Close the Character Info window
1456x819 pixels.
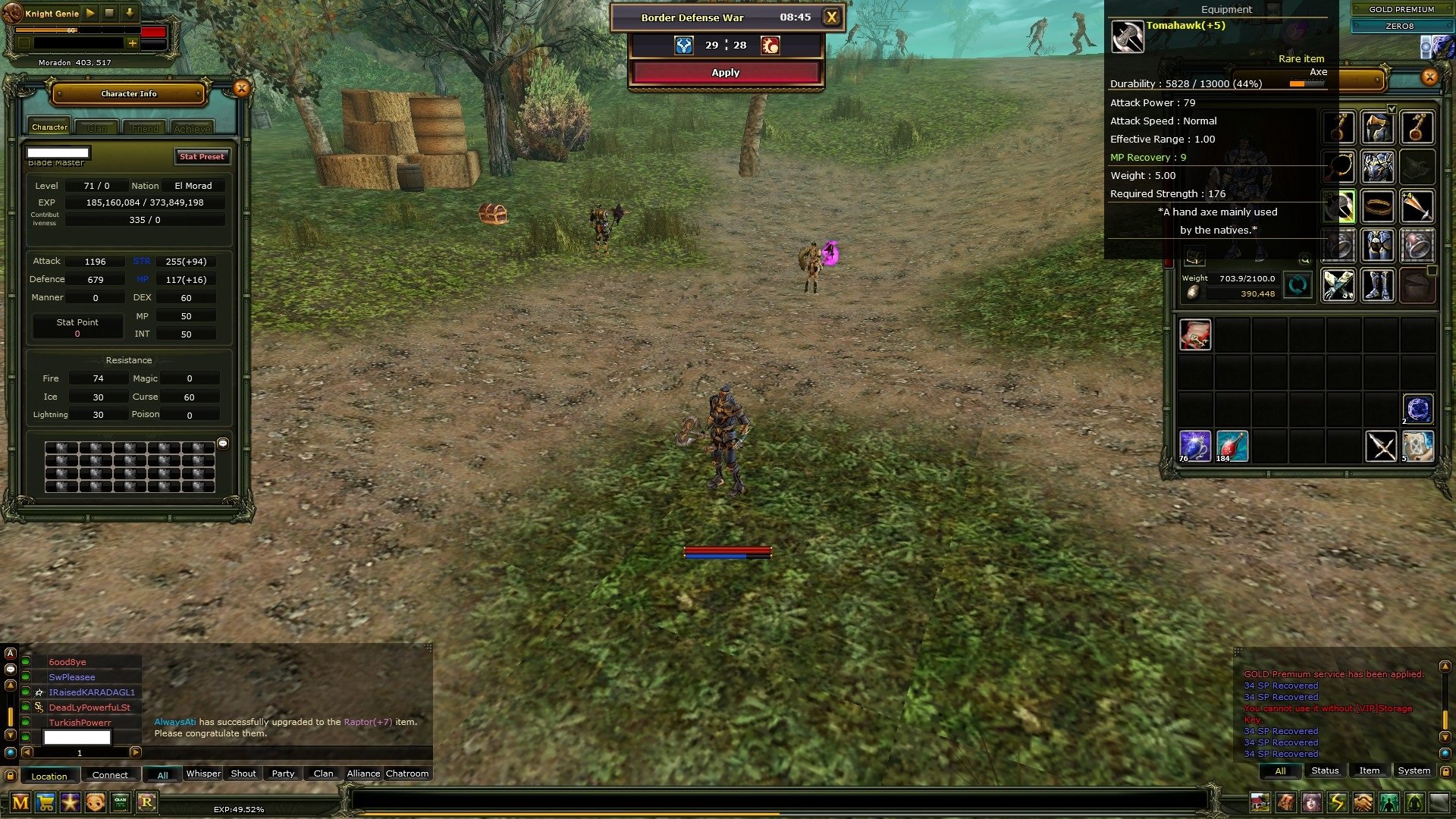pos(241,89)
